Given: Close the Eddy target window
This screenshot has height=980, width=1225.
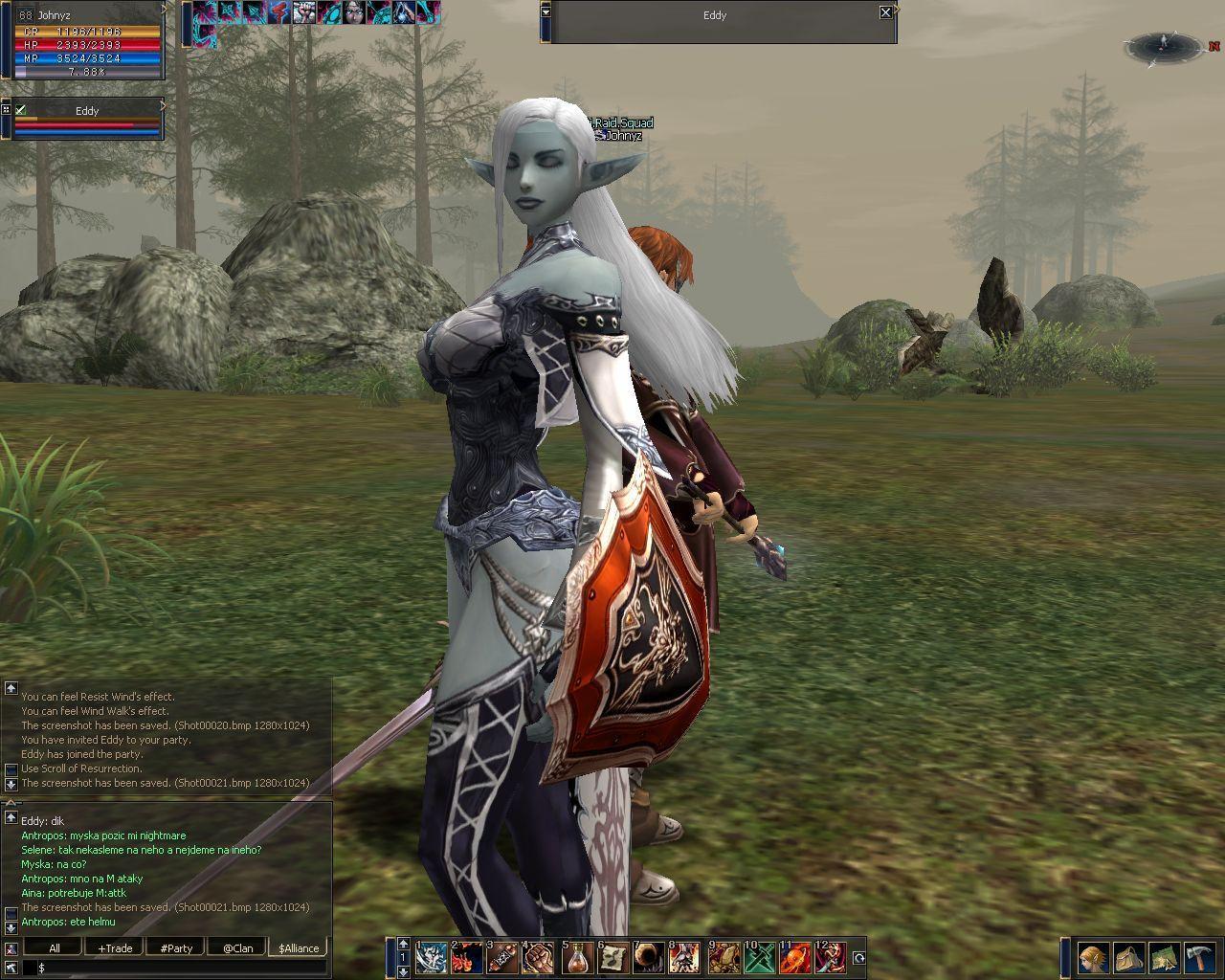Looking at the screenshot, I should tap(885, 12).
